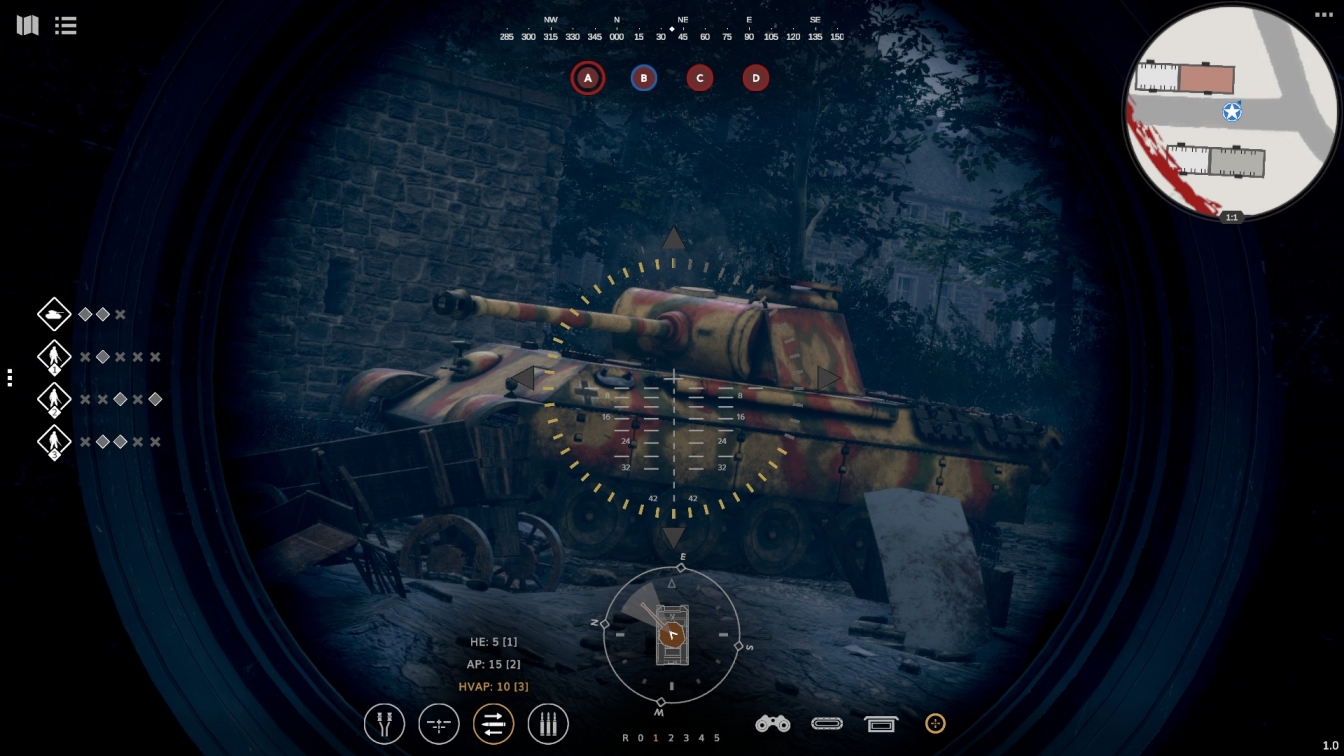This screenshot has height=756, width=1344.
Task: Toggle the minimap 1:1 zoom label
Action: [1231, 217]
